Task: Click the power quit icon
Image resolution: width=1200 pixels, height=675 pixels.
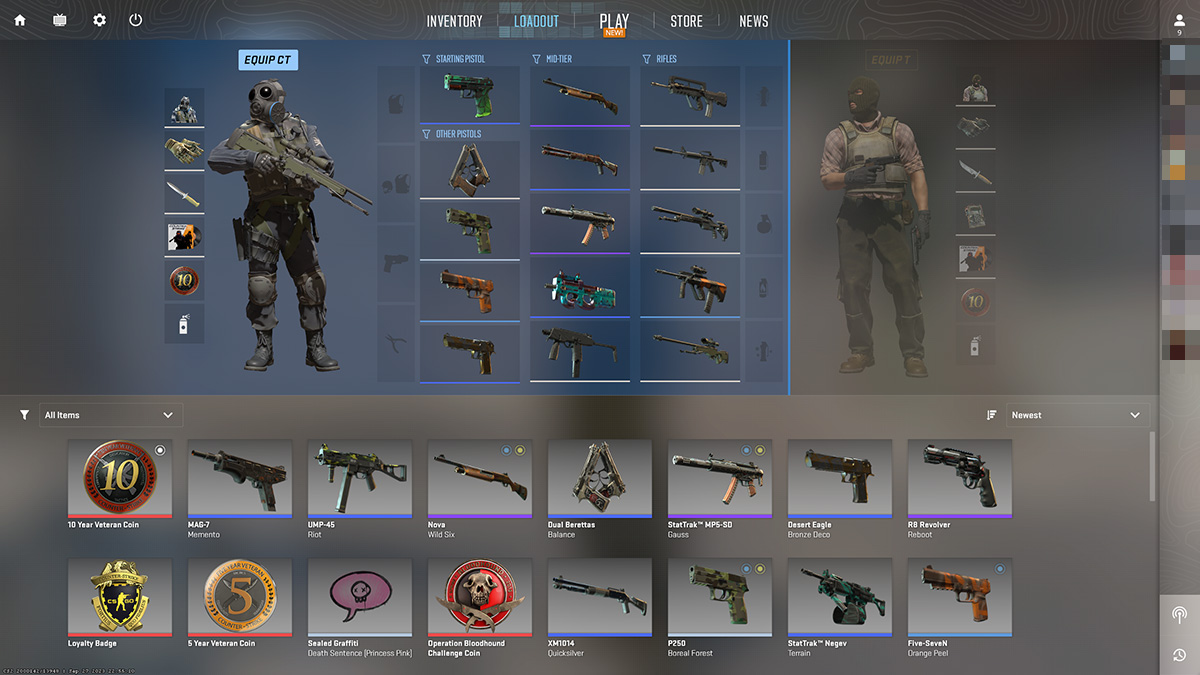Action: point(136,20)
